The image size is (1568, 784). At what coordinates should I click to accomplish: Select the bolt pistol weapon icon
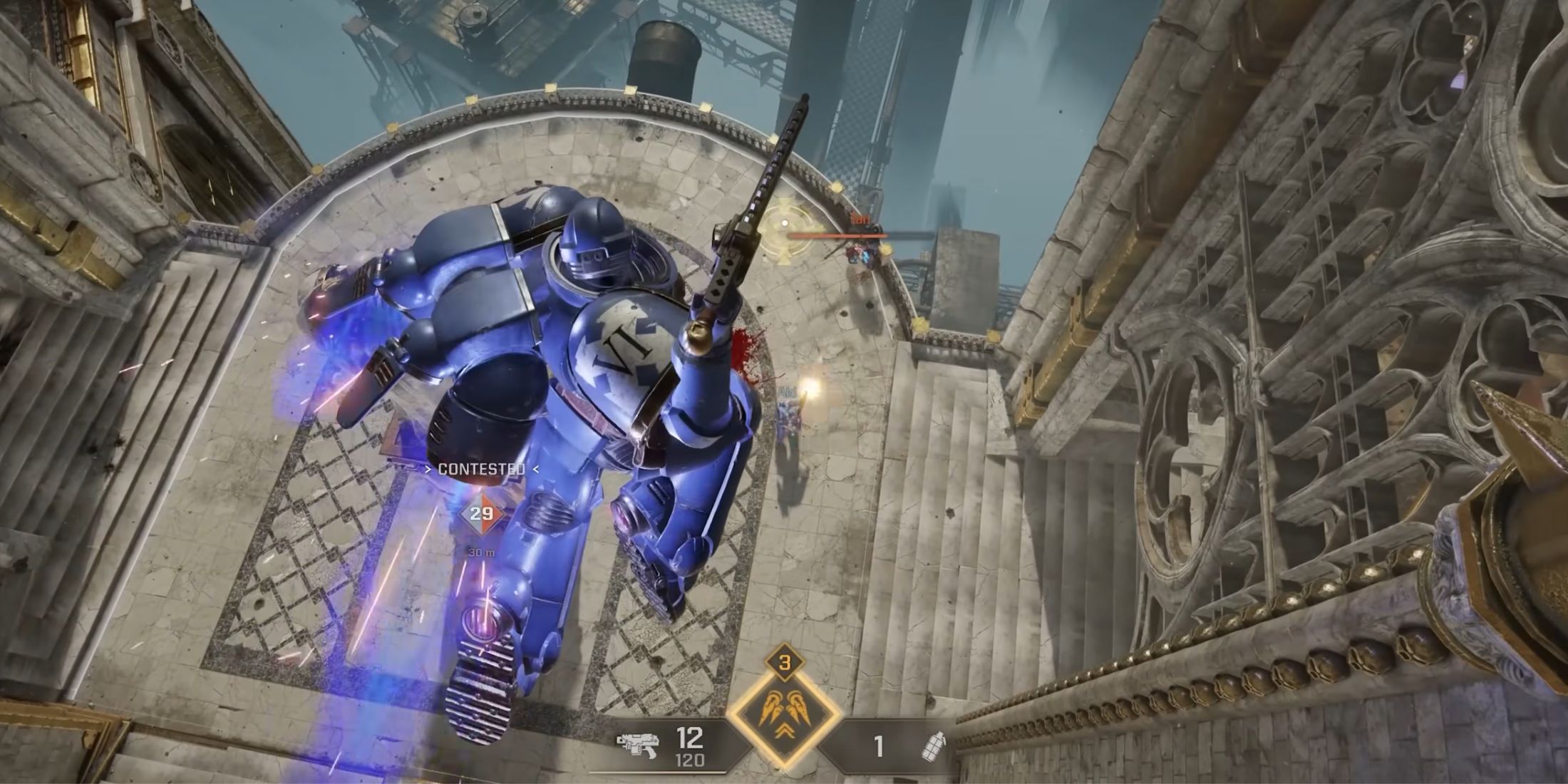638,746
